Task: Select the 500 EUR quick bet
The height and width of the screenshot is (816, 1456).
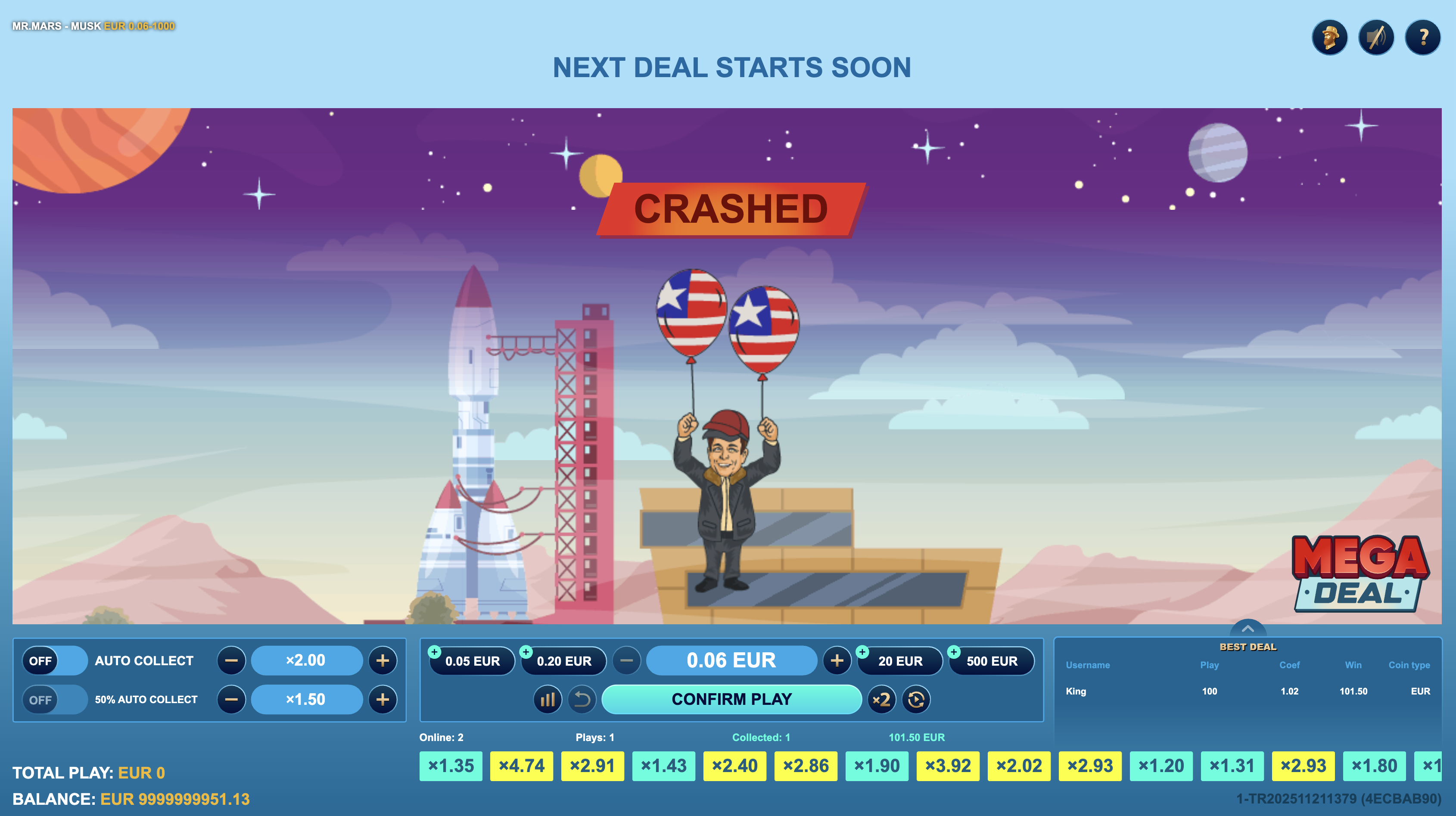Action: tap(992, 660)
